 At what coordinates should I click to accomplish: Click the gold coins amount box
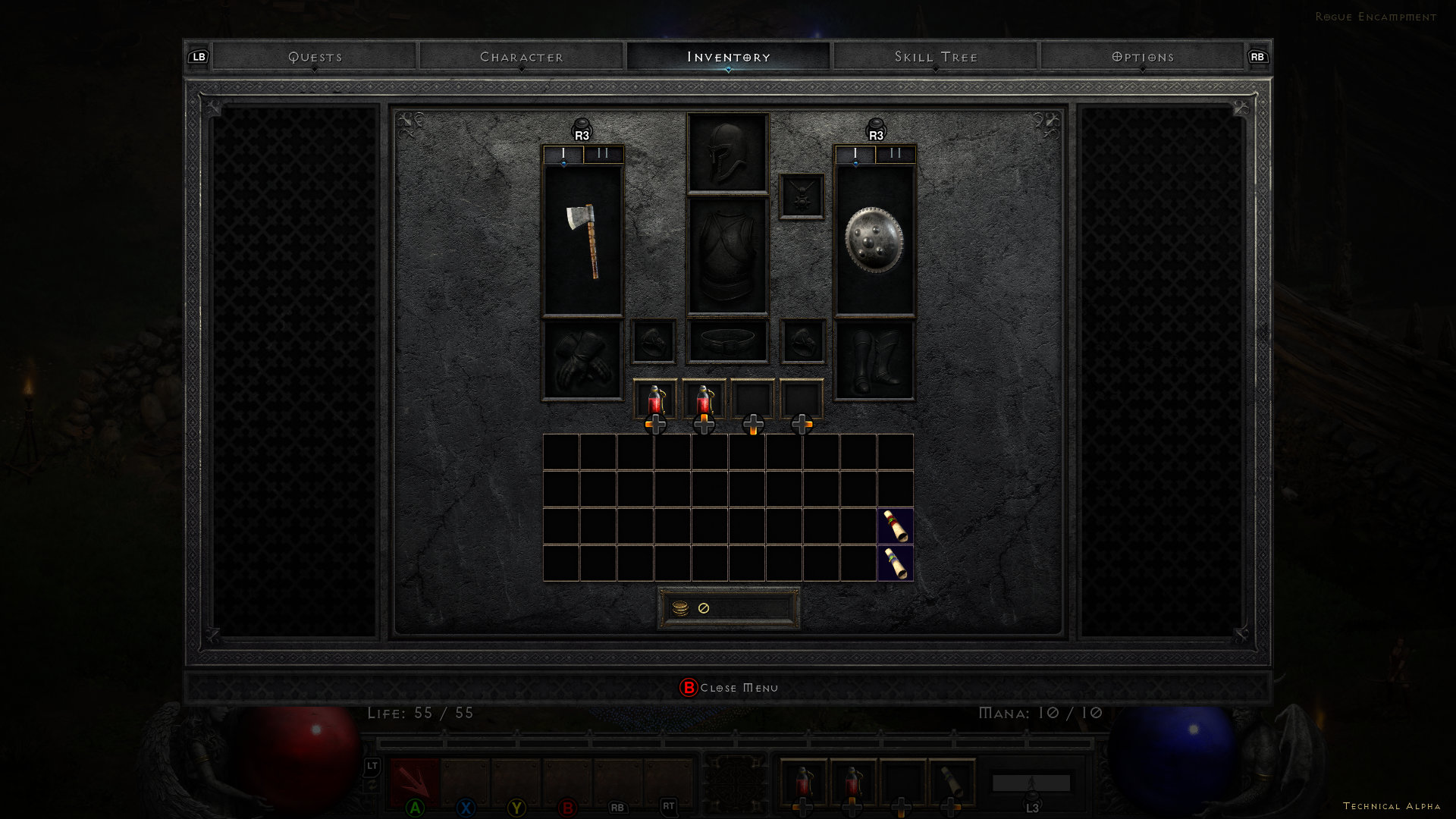tap(728, 608)
